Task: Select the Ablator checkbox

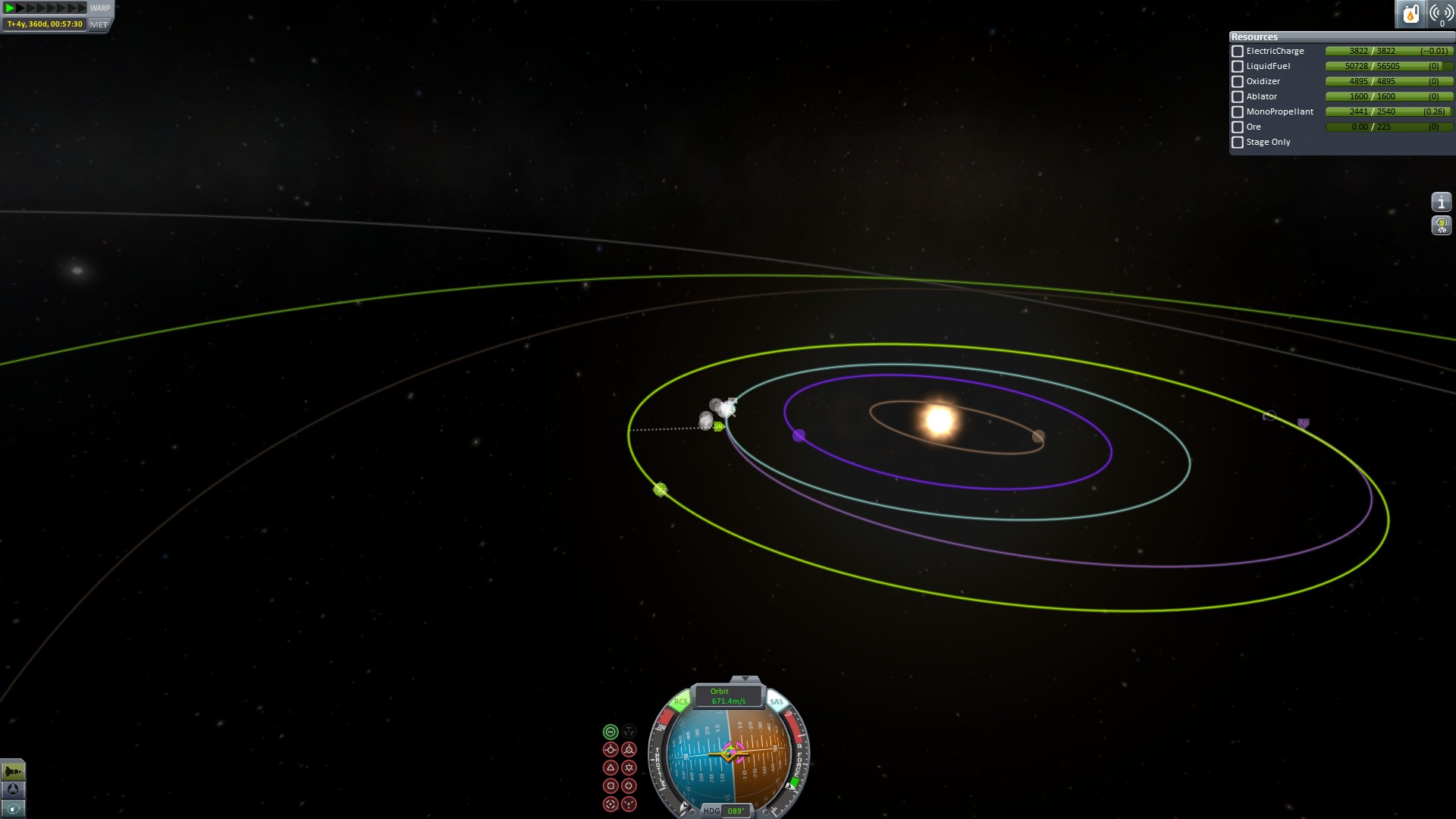Action: pos(1238,97)
